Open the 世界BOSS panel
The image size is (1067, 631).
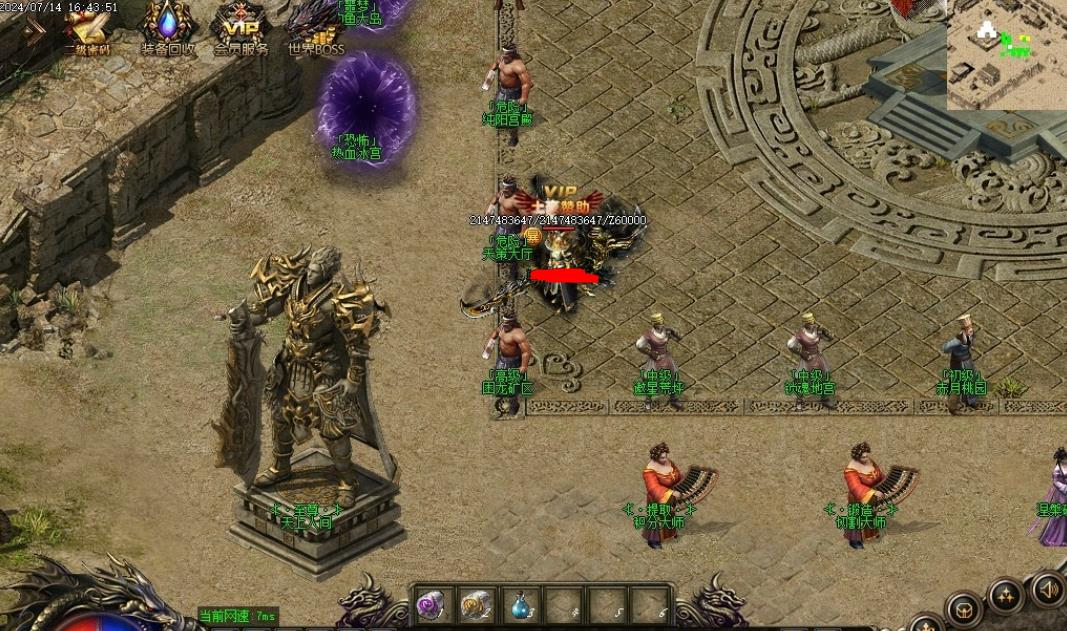315,27
